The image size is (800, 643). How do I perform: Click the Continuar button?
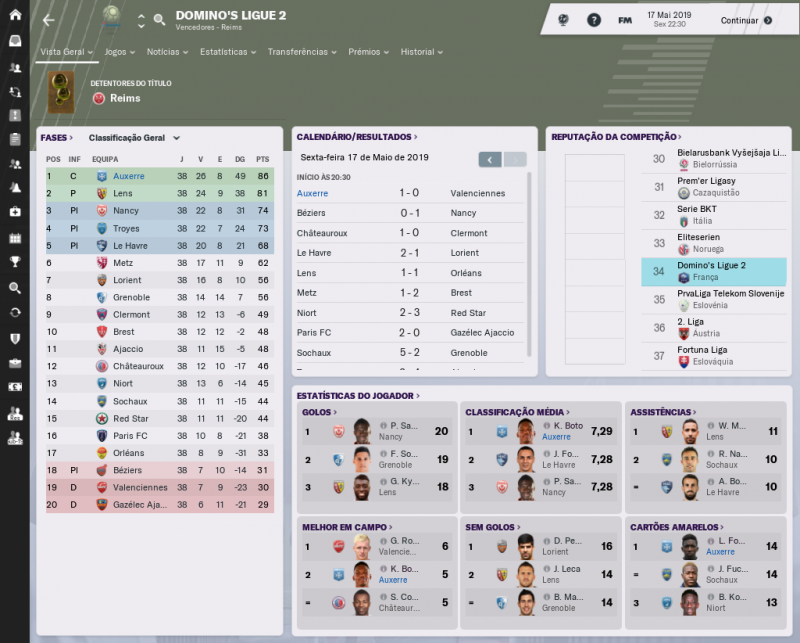pos(746,20)
